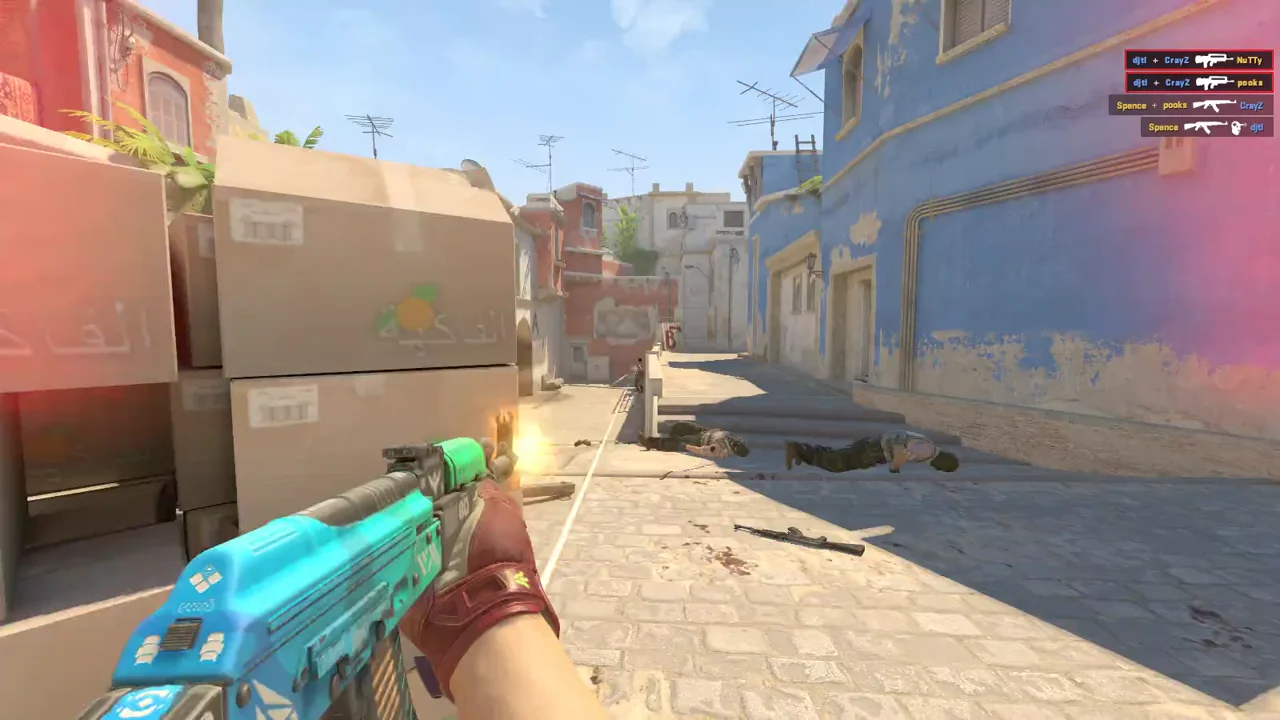Click the victim name CrayZ in yellow-bordered row
The image size is (1280, 720).
[x=1250, y=106]
